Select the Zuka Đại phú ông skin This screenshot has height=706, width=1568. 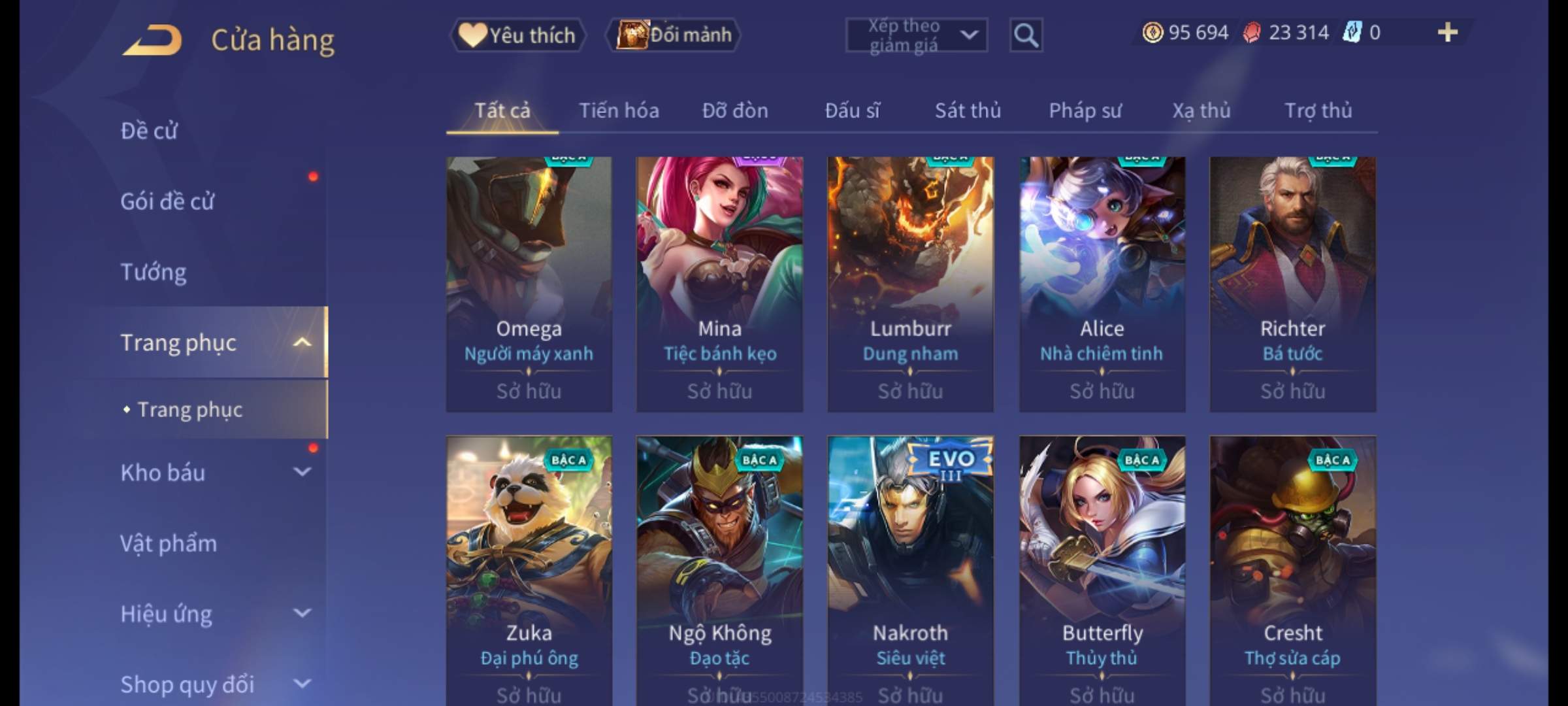tap(529, 569)
